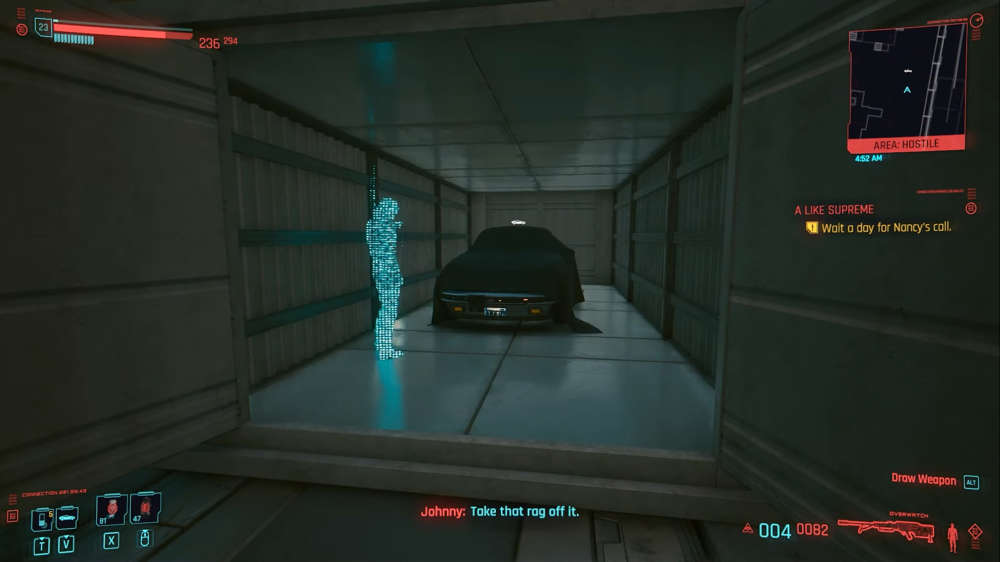Viewport: 1000px width, 562px height.
Task: Open the minimap in the corner
Action: coord(906,80)
